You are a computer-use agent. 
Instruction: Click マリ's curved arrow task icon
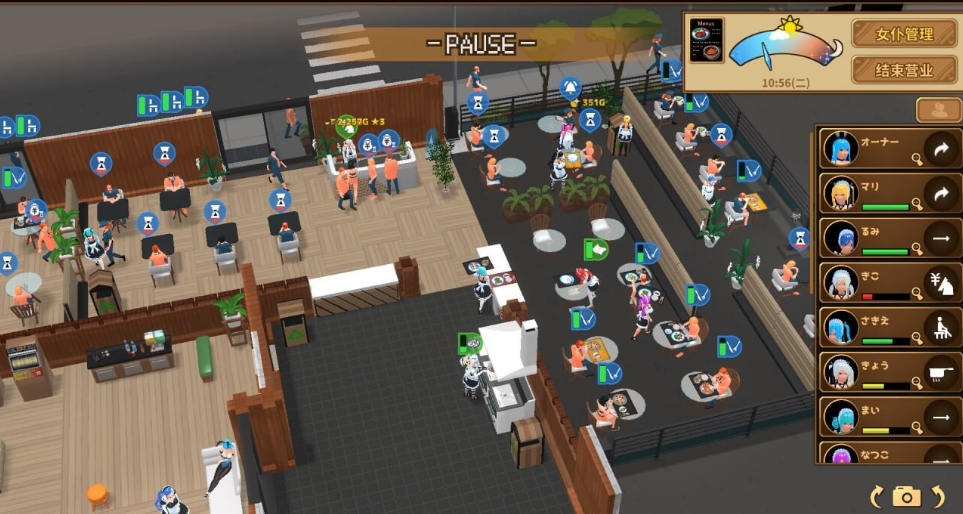(940, 193)
